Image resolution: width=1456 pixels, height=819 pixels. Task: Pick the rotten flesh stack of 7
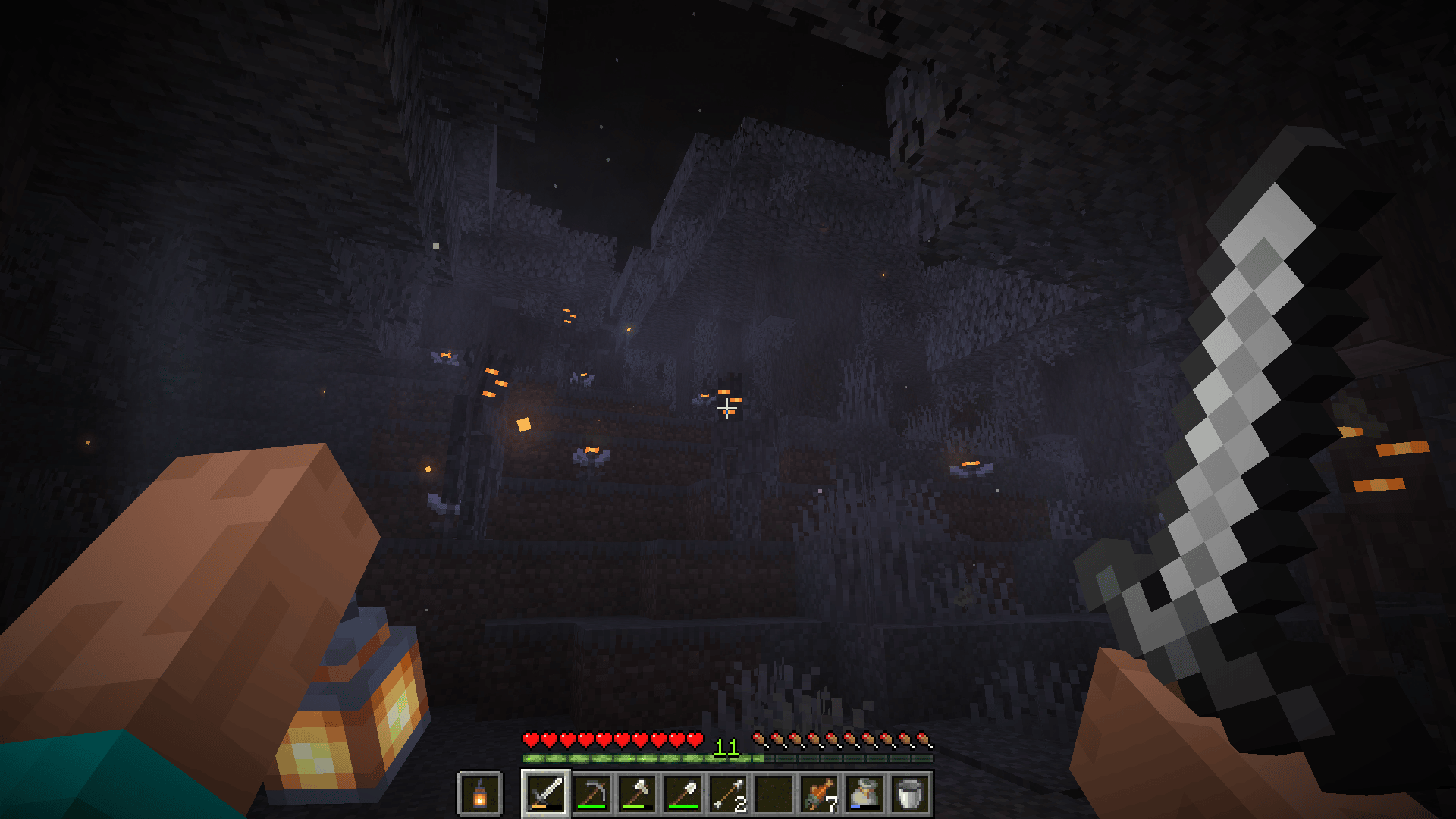819,794
